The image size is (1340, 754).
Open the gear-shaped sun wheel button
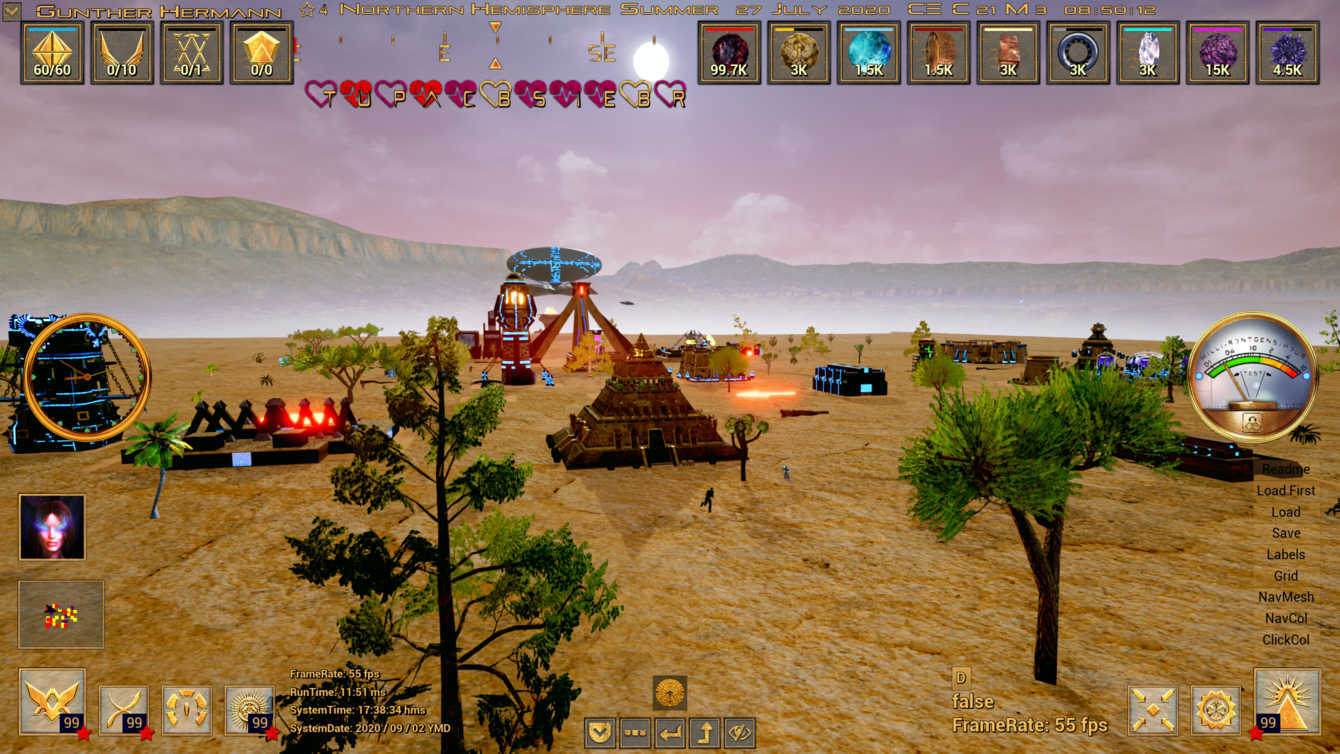pyautogui.click(x=1216, y=709)
